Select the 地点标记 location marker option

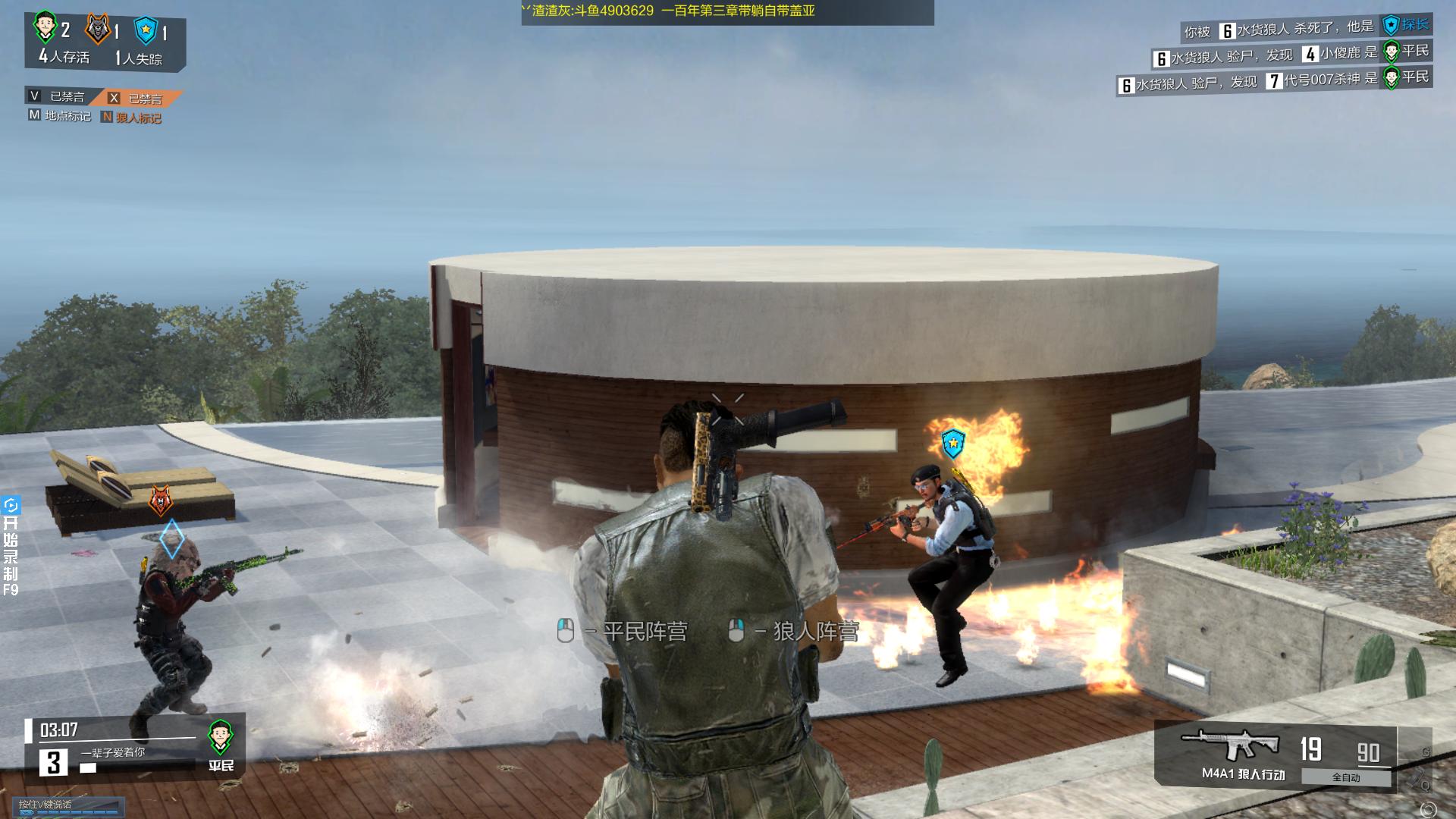[x=60, y=116]
